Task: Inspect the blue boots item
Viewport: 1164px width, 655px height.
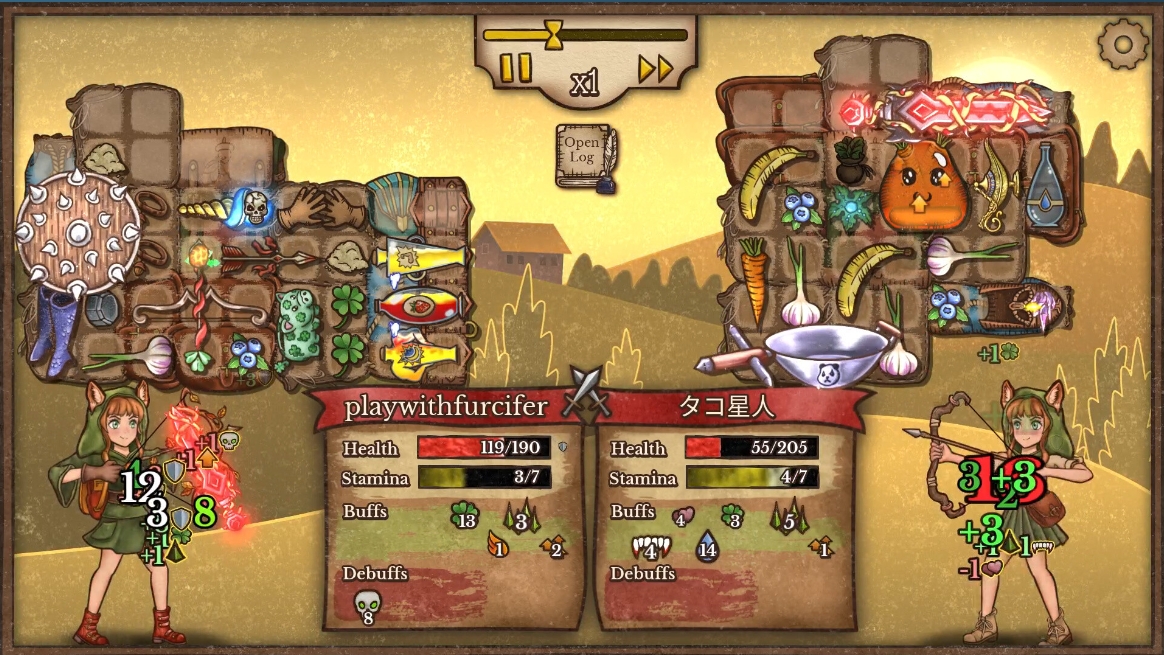Action: [x=52, y=325]
